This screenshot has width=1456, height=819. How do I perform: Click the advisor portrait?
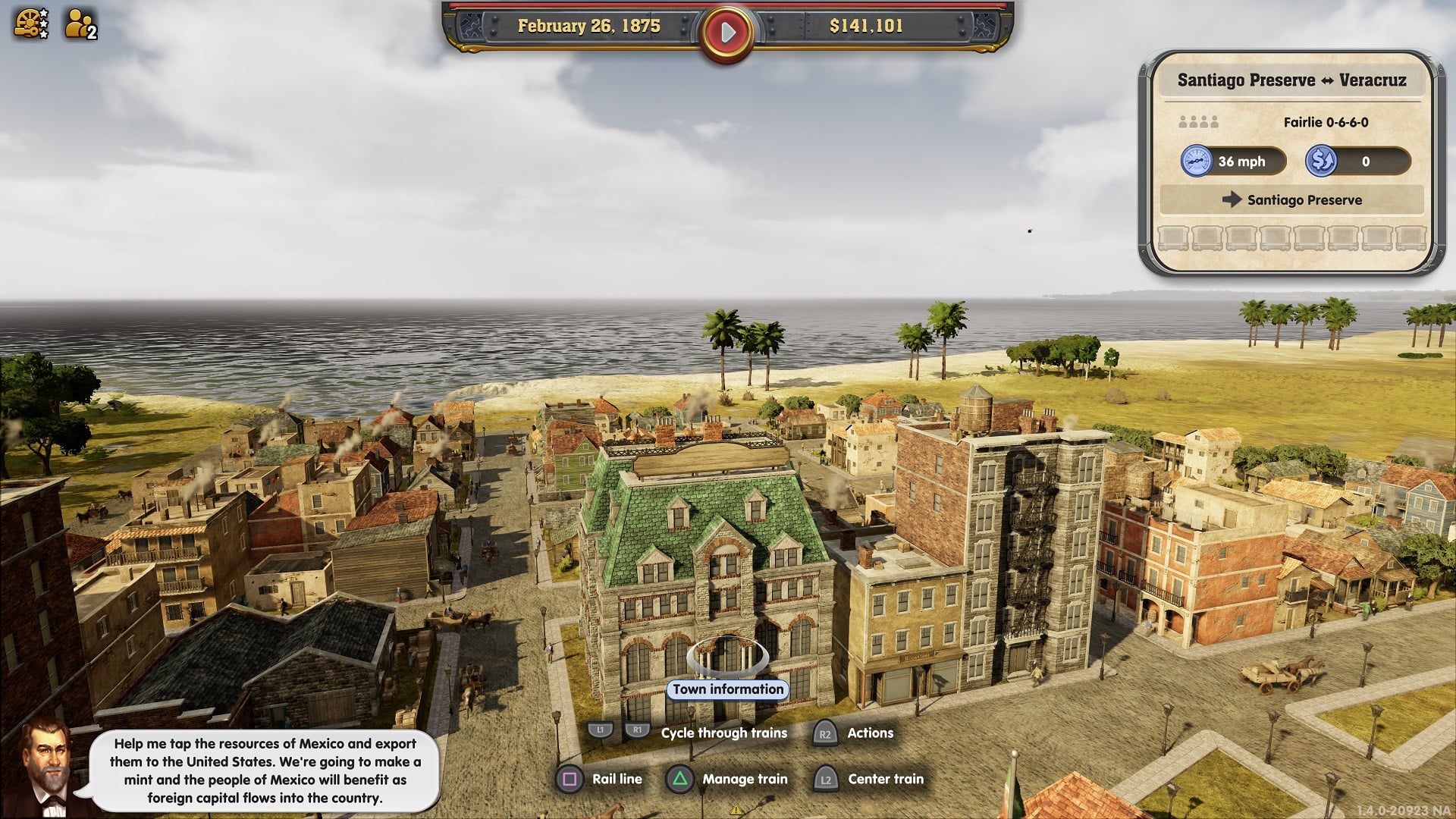click(x=45, y=766)
